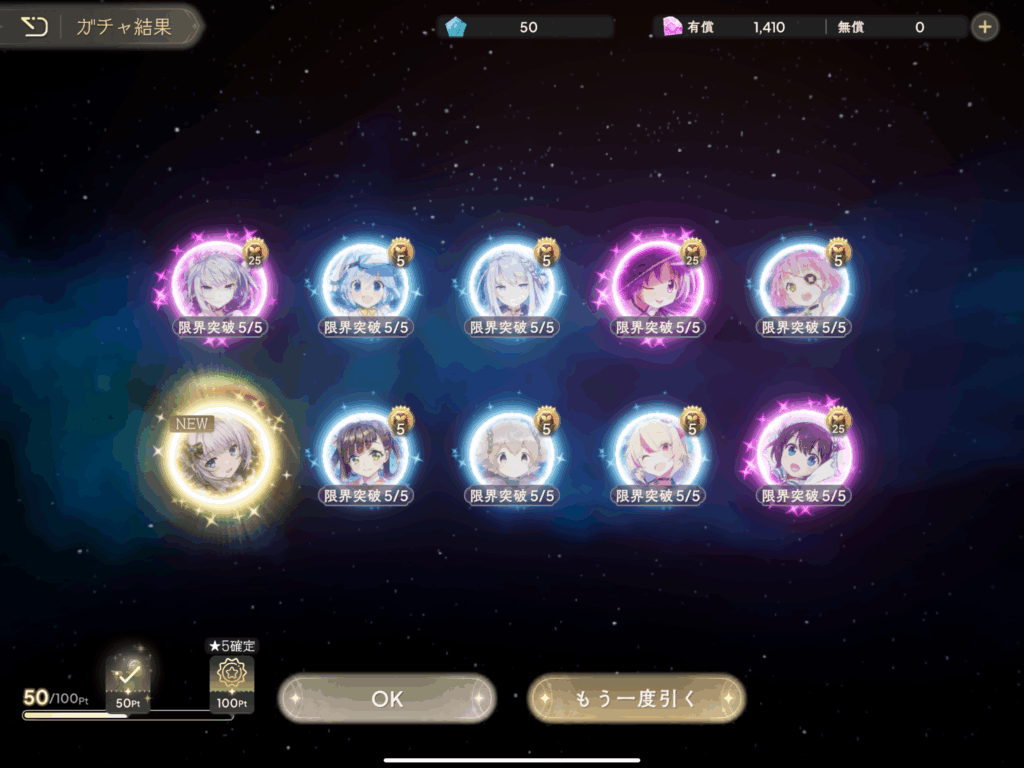Select the brown-haired green-eyed character
Image resolution: width=1024 pixels, height=768 pixels.
click(365, 456)
